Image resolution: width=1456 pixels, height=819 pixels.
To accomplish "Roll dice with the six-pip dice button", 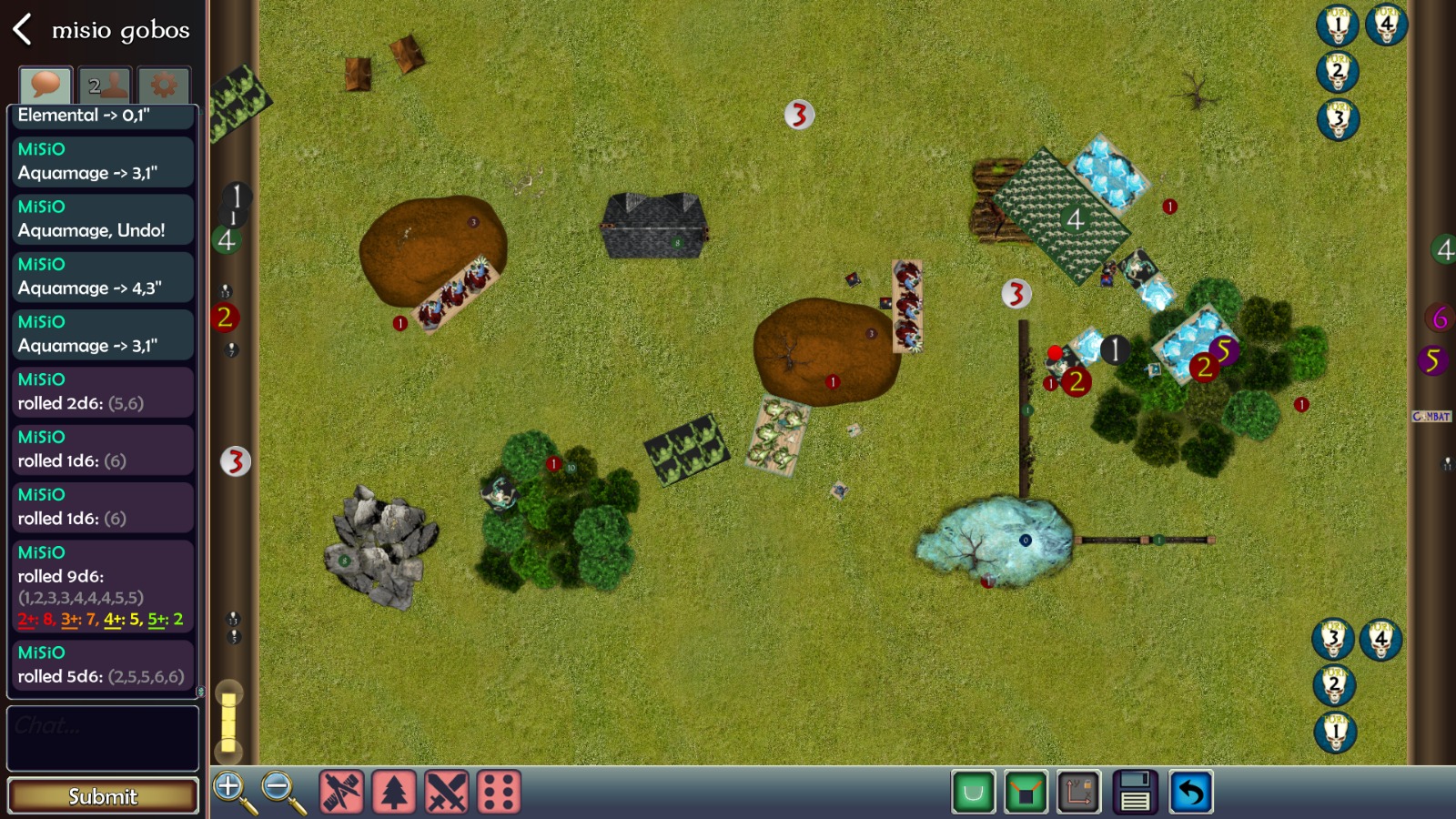I will 498,792.
